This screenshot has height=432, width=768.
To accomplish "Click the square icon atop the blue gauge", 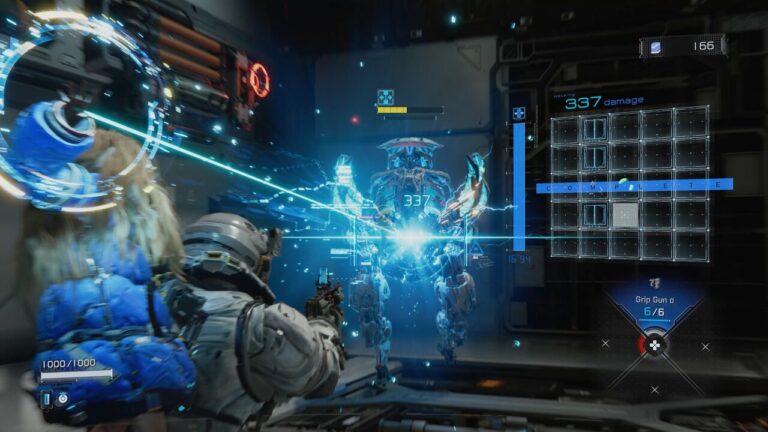I will (x=519, y=114).
